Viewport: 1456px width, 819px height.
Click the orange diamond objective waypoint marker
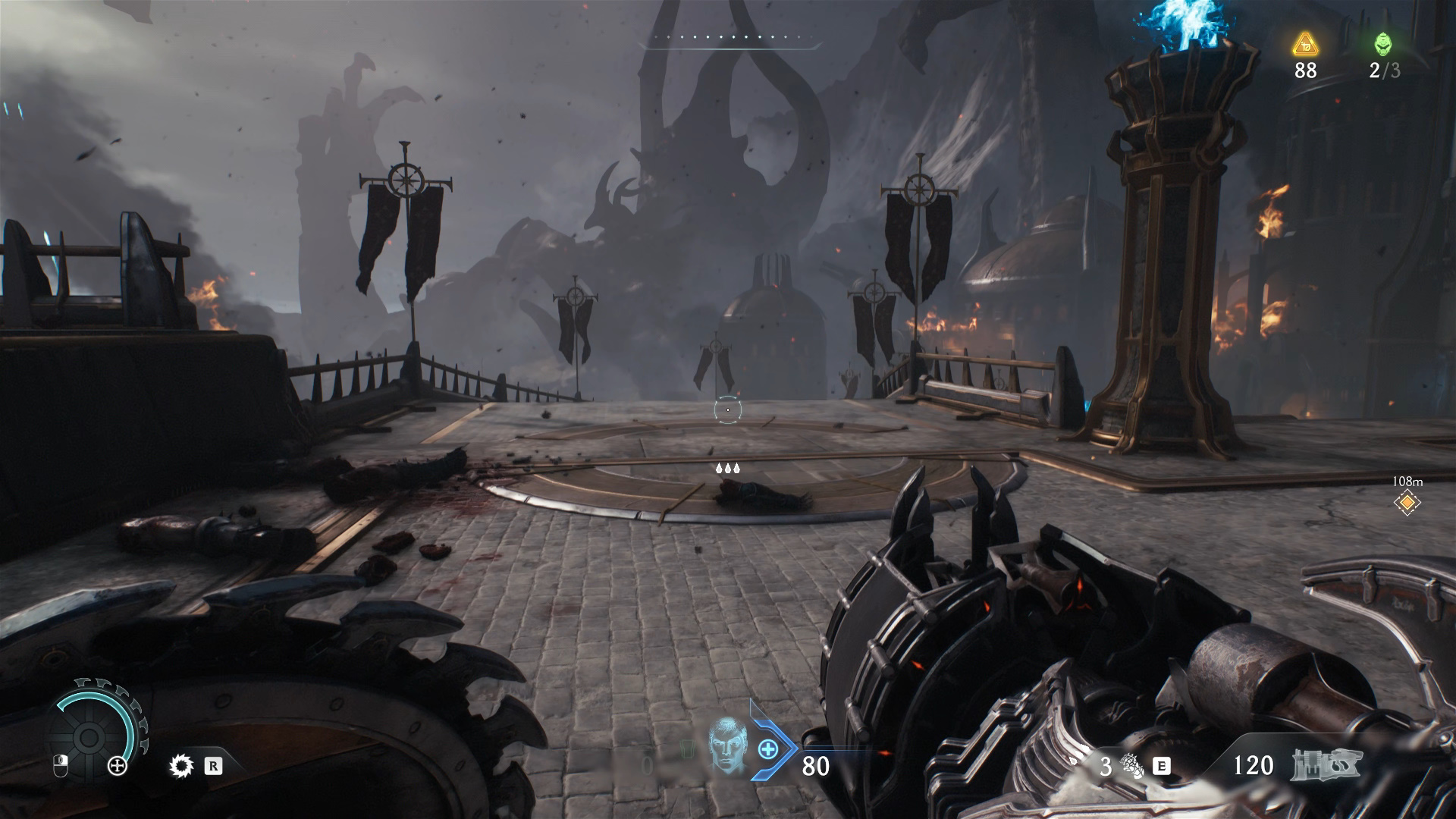coord(1407,502)
